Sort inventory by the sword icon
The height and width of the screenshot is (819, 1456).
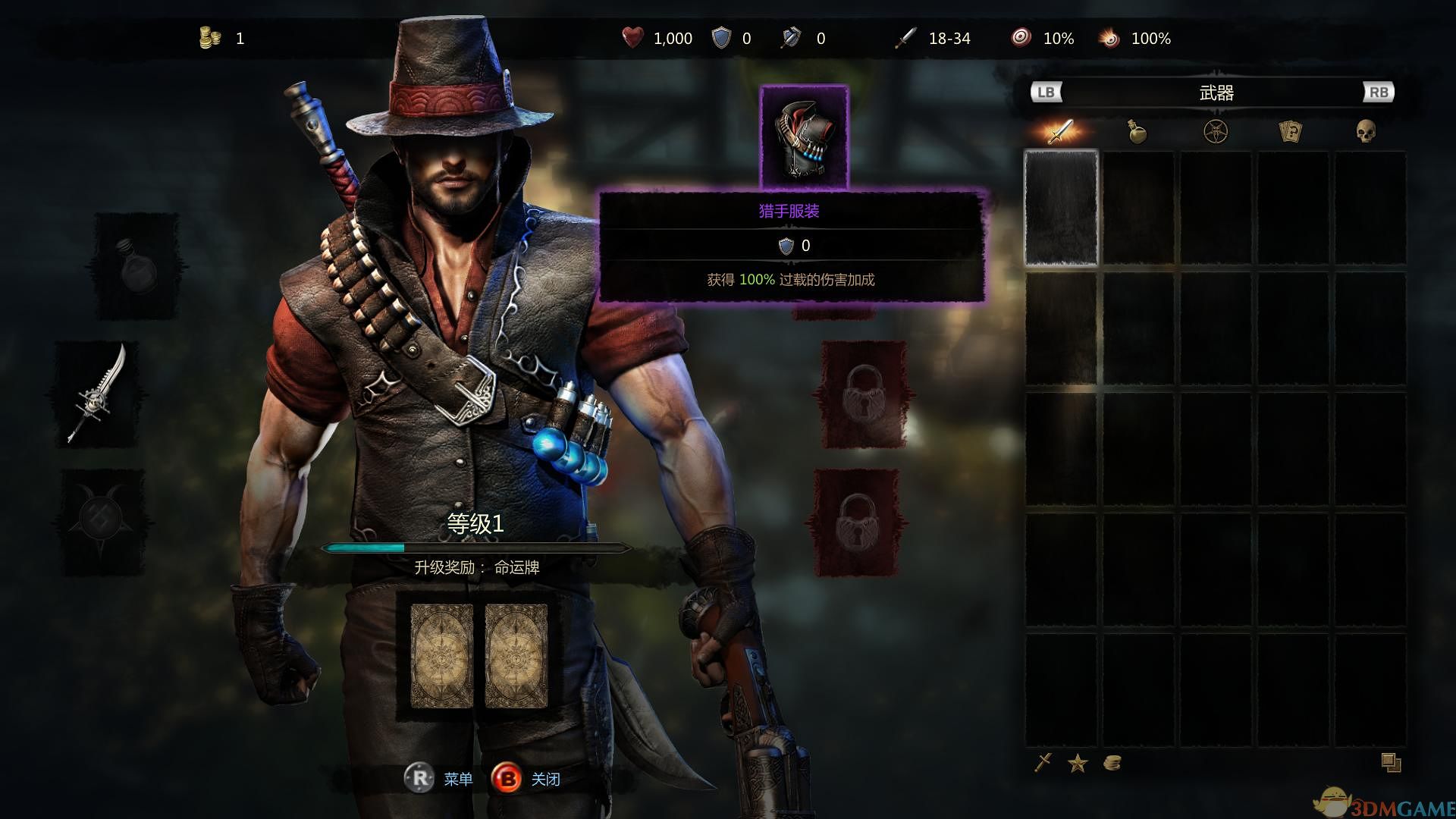[1043, 762]
